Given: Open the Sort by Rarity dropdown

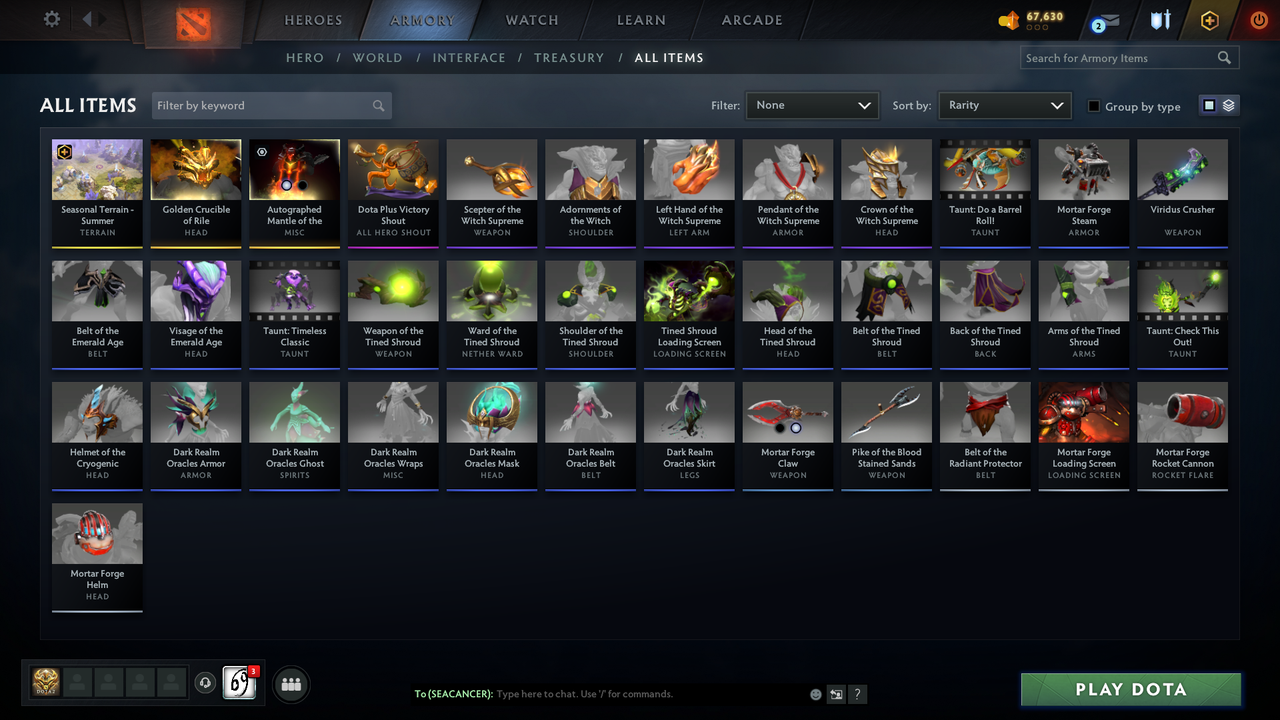Looking at the screenshot, I should (x=1004, y=105).
